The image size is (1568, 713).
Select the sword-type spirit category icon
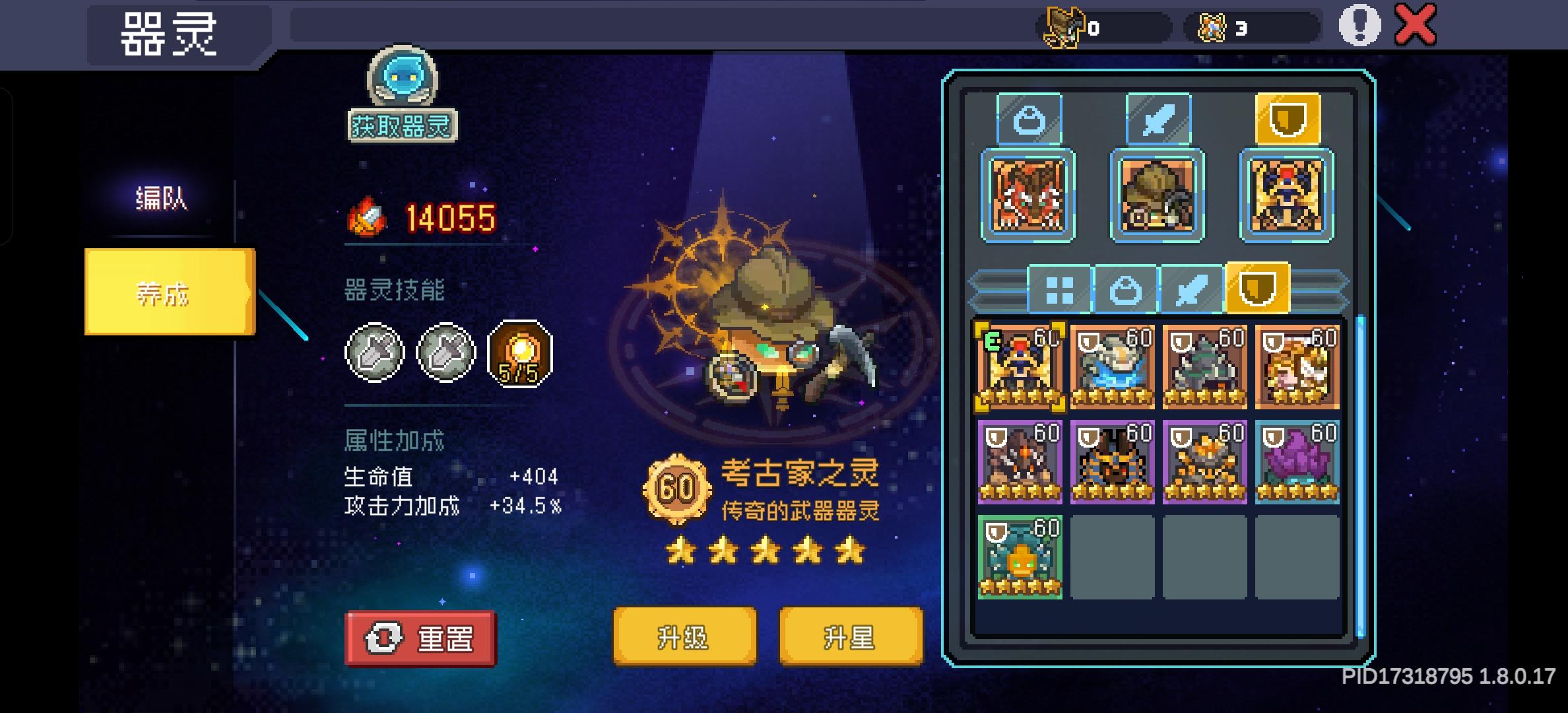(x=1158, y=118)
